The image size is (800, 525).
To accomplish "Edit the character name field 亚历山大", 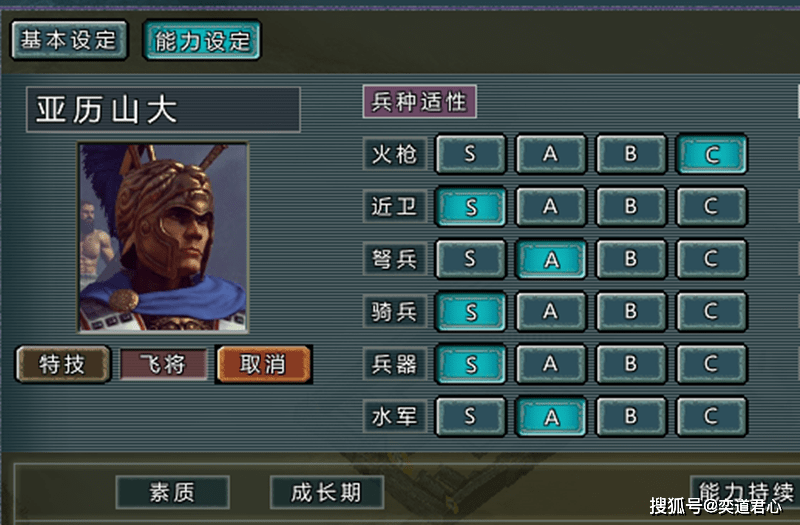I will click(x=163, y=110).
